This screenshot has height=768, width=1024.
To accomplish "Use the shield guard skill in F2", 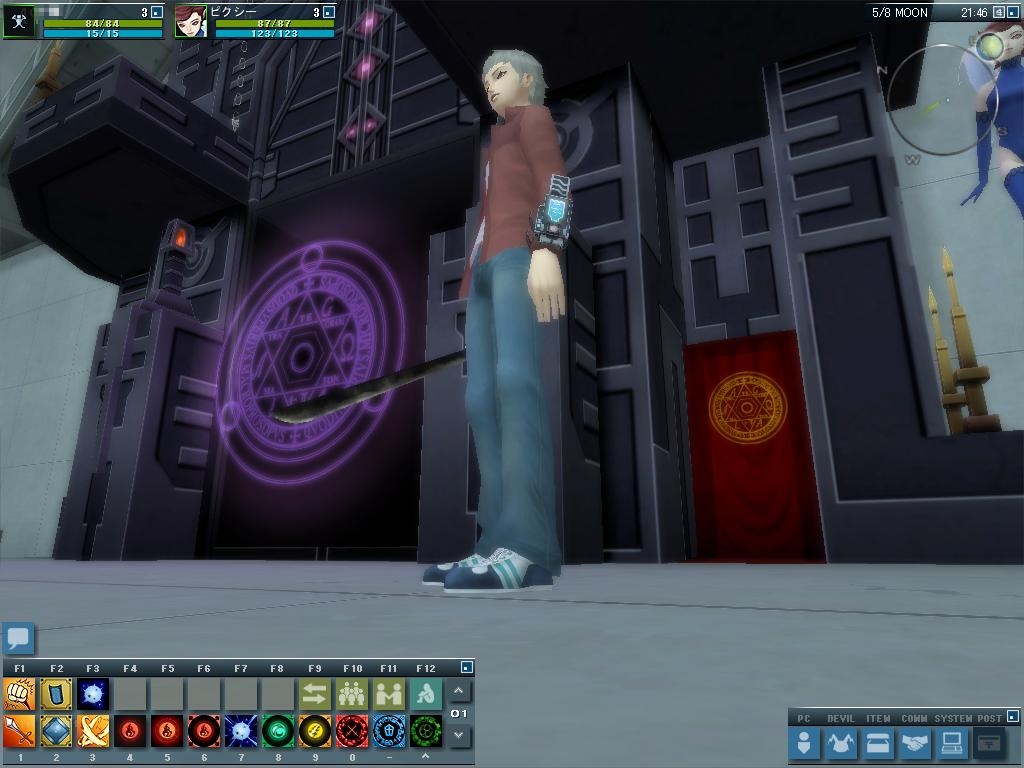I will point(56,693).
